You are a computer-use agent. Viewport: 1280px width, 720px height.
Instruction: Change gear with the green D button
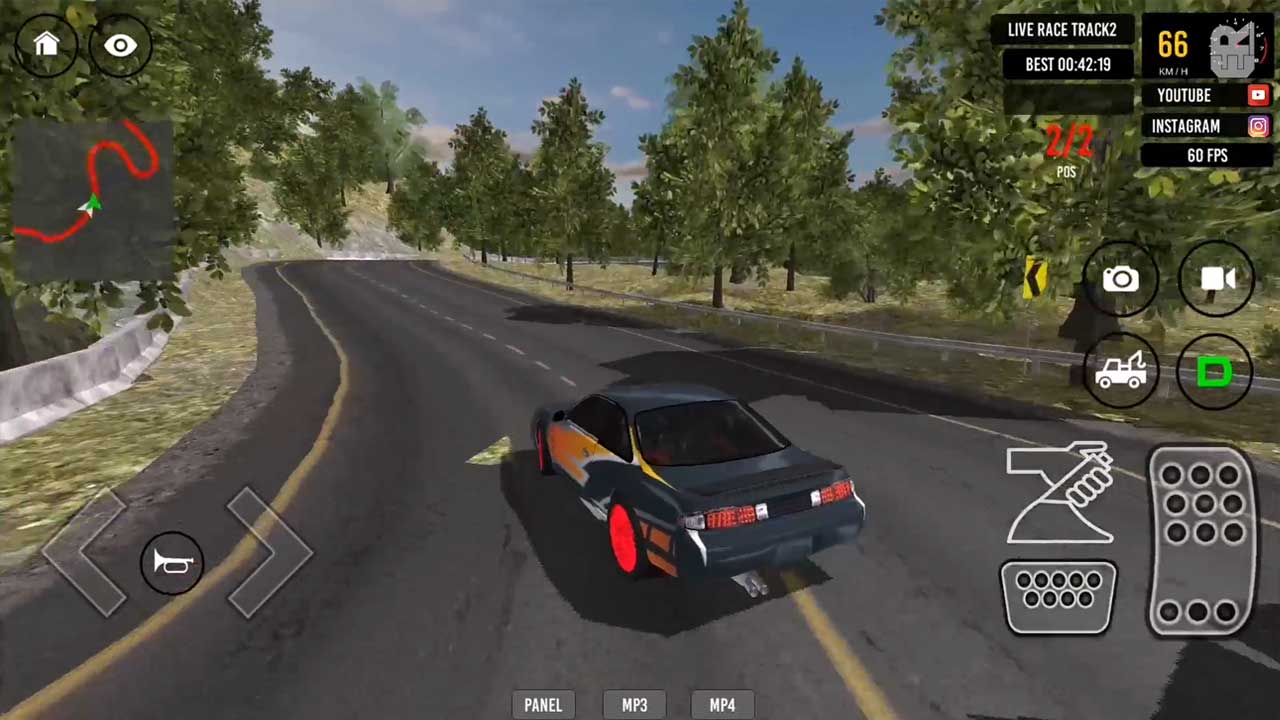pyautogui.click(x=1215, y=372)
